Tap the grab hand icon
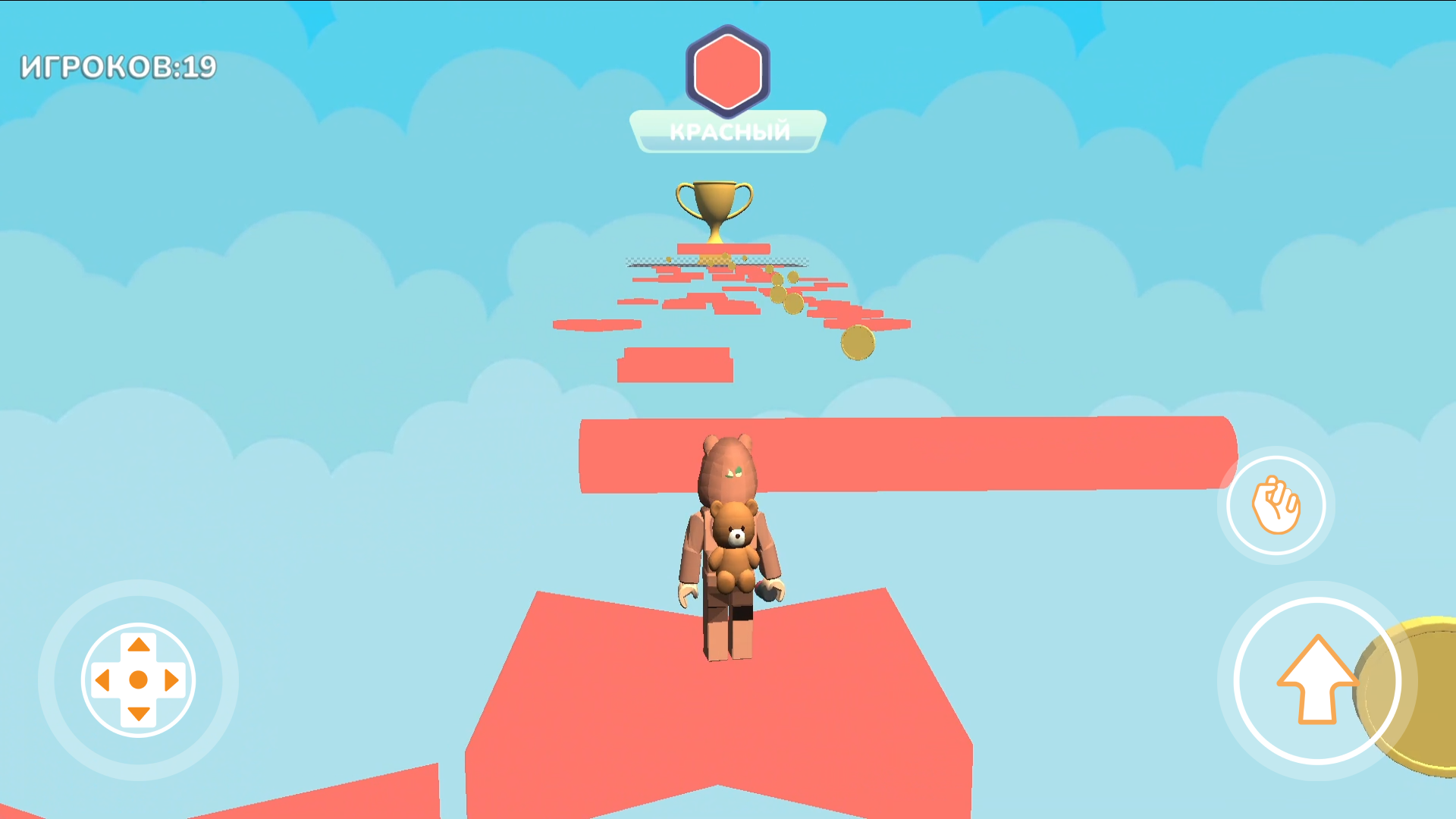The width and height of the screenshot is (1456, 819). [x=1276, y=505]
